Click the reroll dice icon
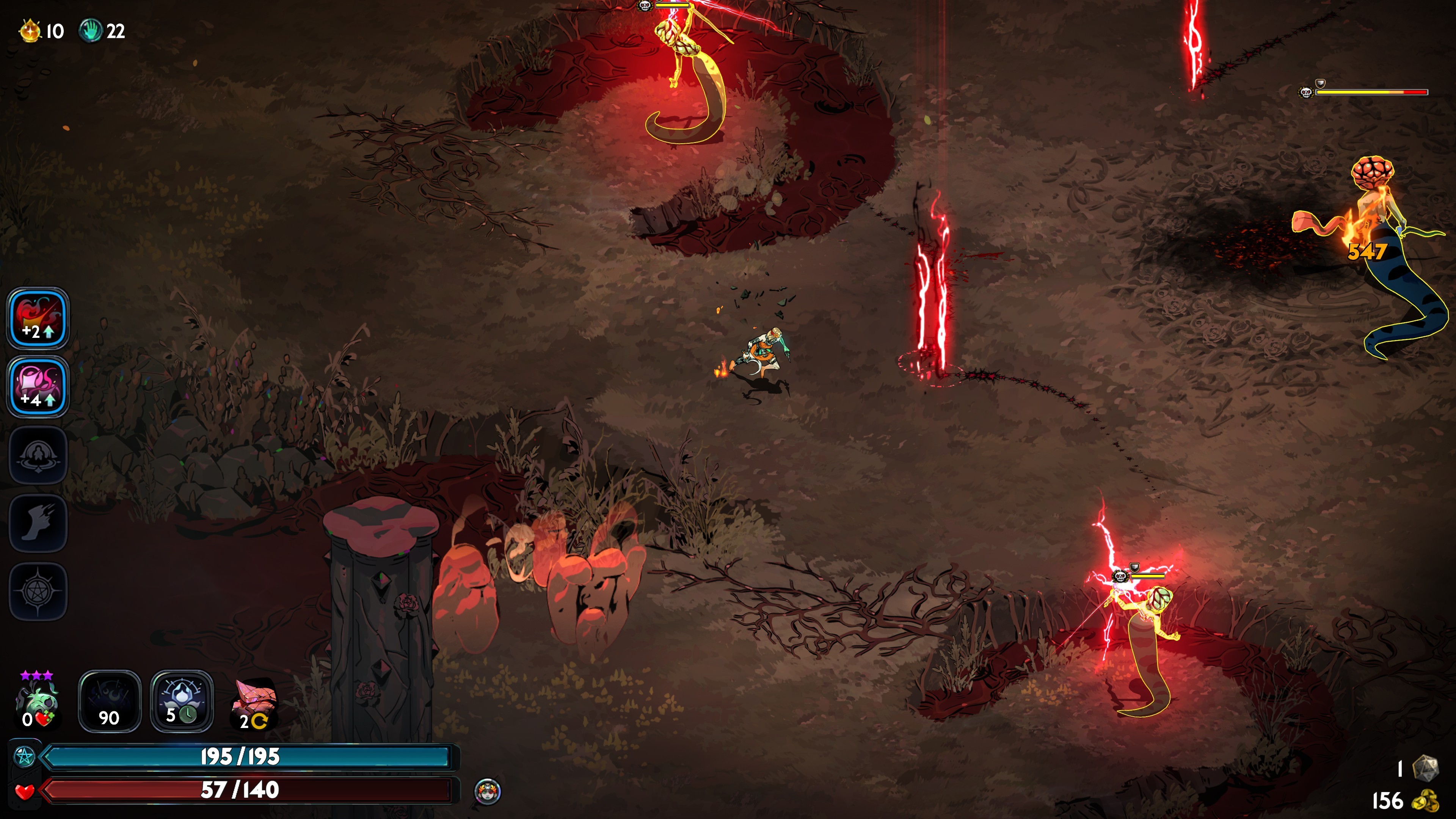The image size is (1456, 819). 1425,768
